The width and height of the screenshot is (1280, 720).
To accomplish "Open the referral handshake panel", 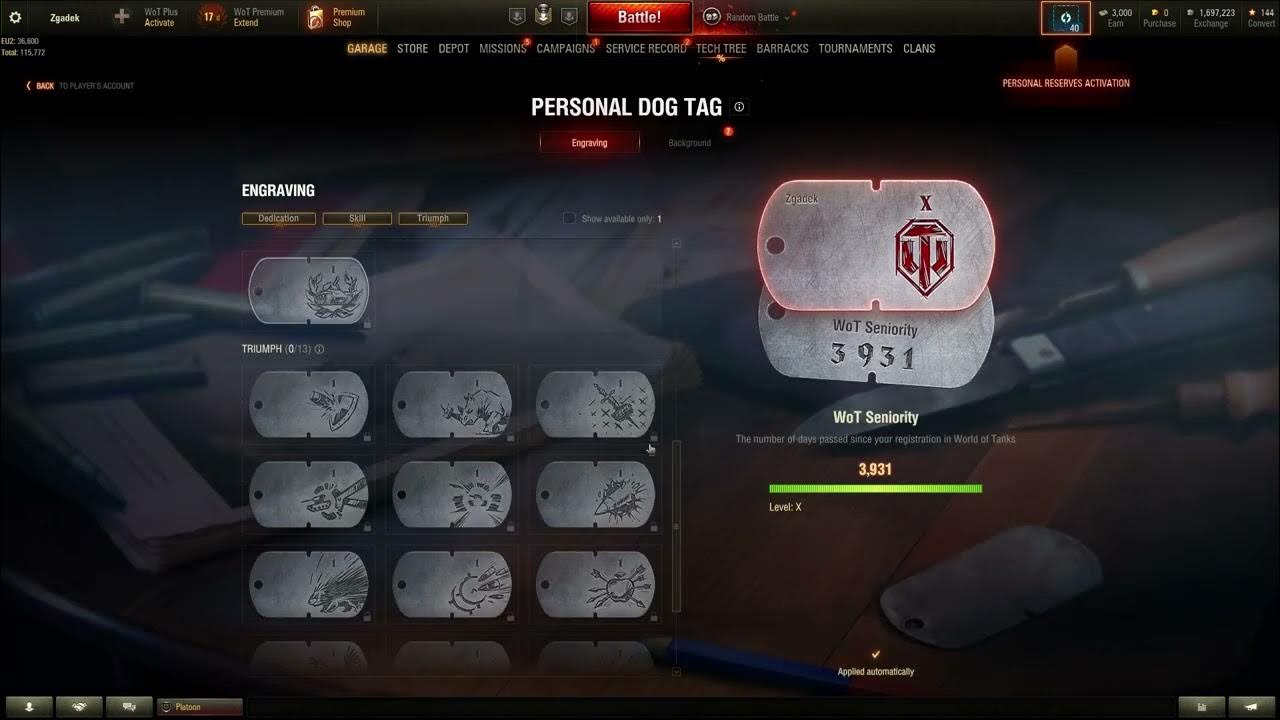I will coord(79,707).
